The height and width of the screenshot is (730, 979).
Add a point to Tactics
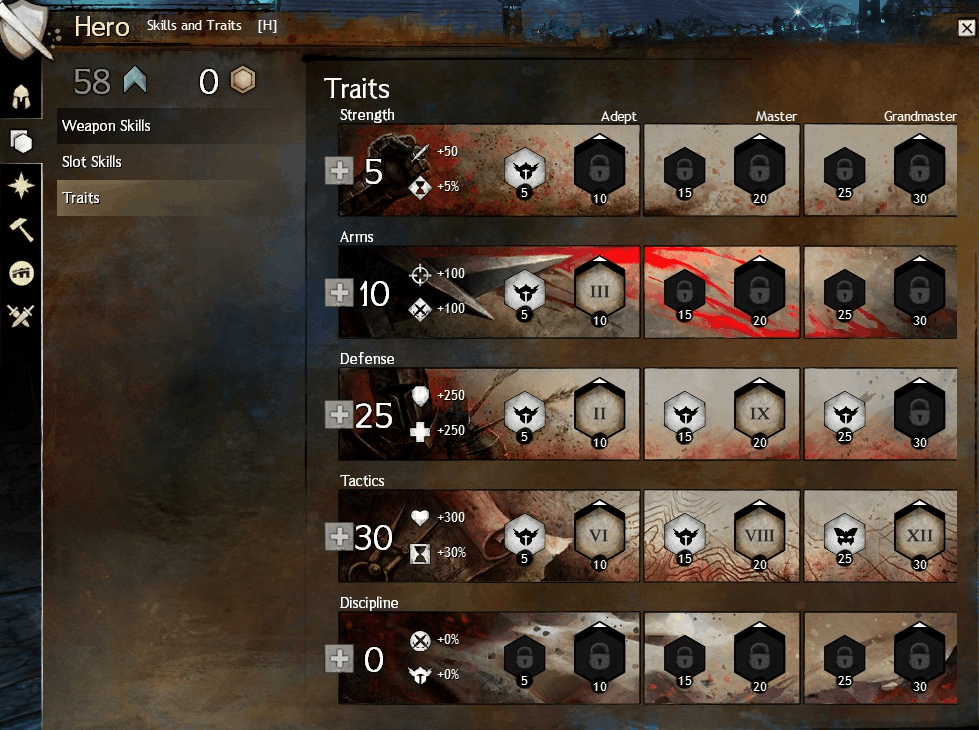click(340, 537)
